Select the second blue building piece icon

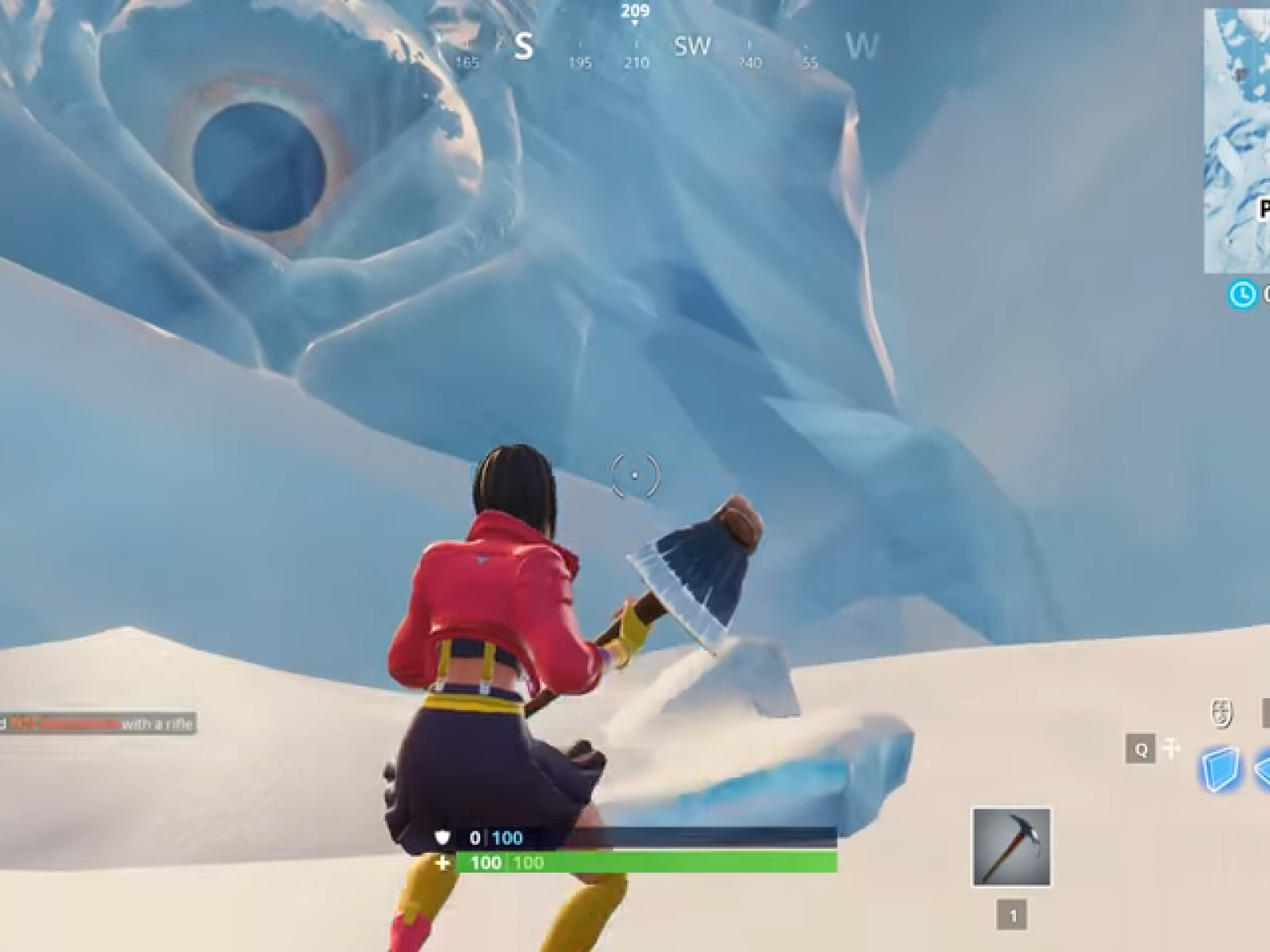pyautogui.click(x=1262, y=770)
